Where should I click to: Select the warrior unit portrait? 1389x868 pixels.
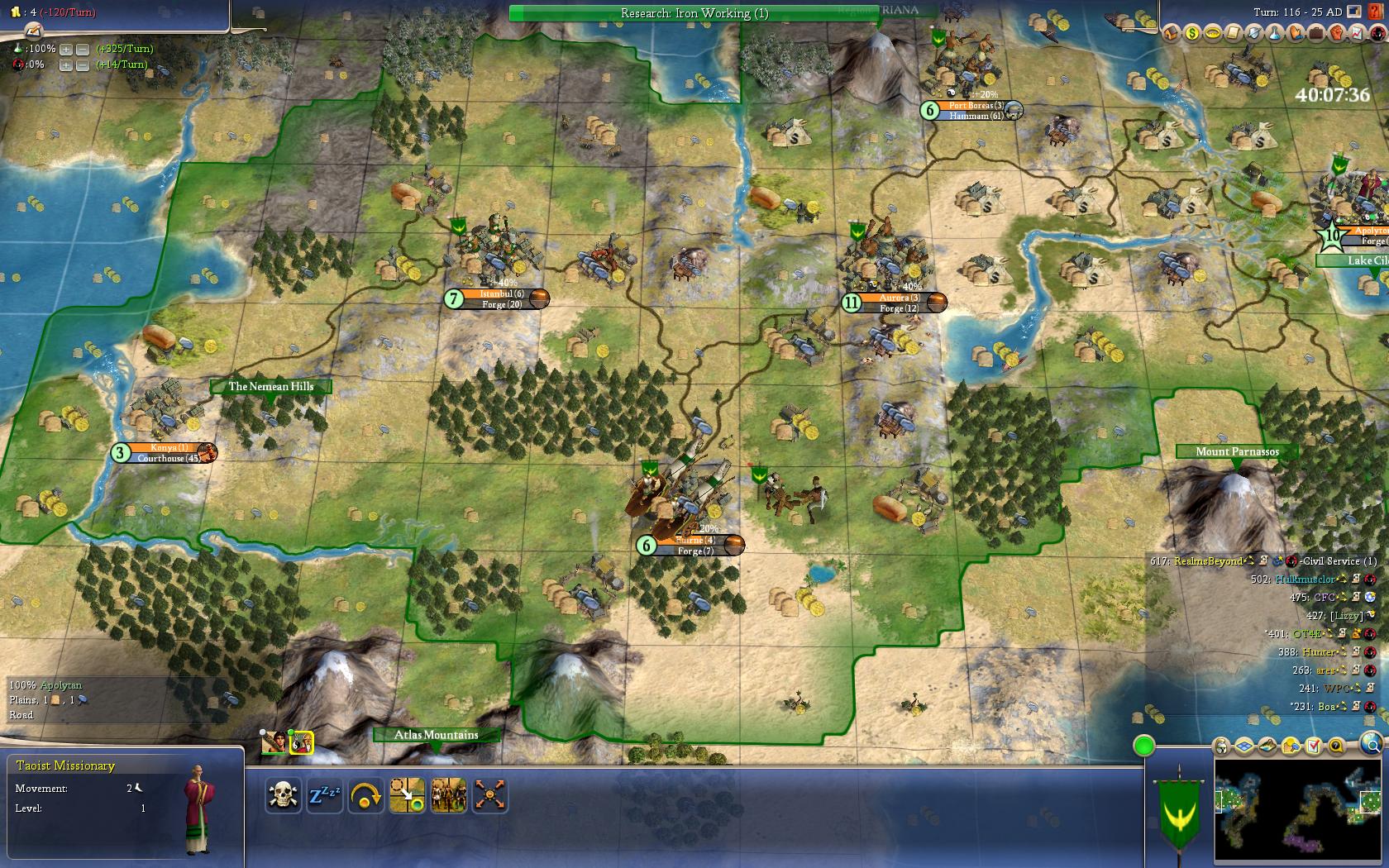click(274, 742)
